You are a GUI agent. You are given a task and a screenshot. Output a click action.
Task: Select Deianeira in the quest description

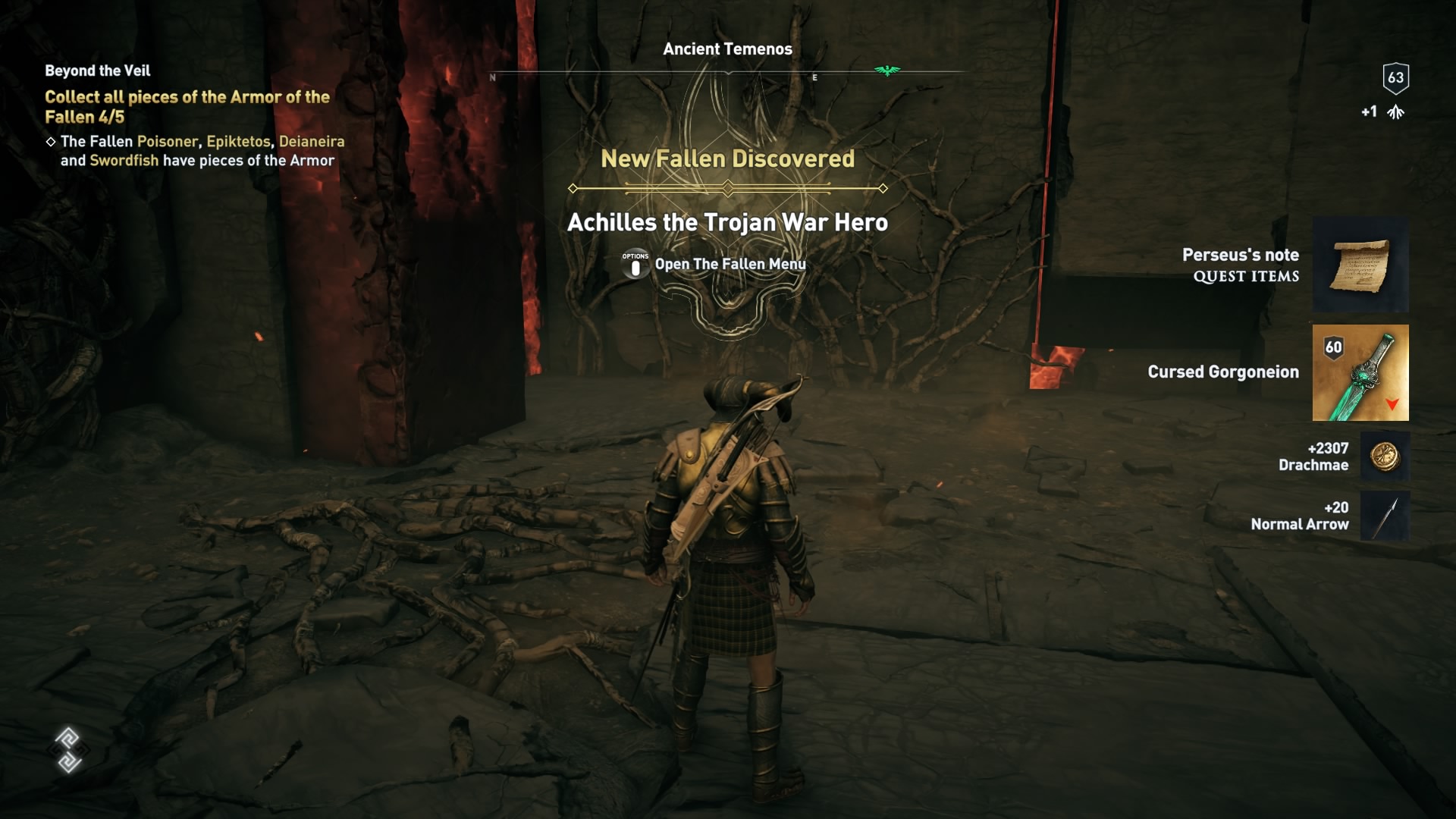[311, 141]
